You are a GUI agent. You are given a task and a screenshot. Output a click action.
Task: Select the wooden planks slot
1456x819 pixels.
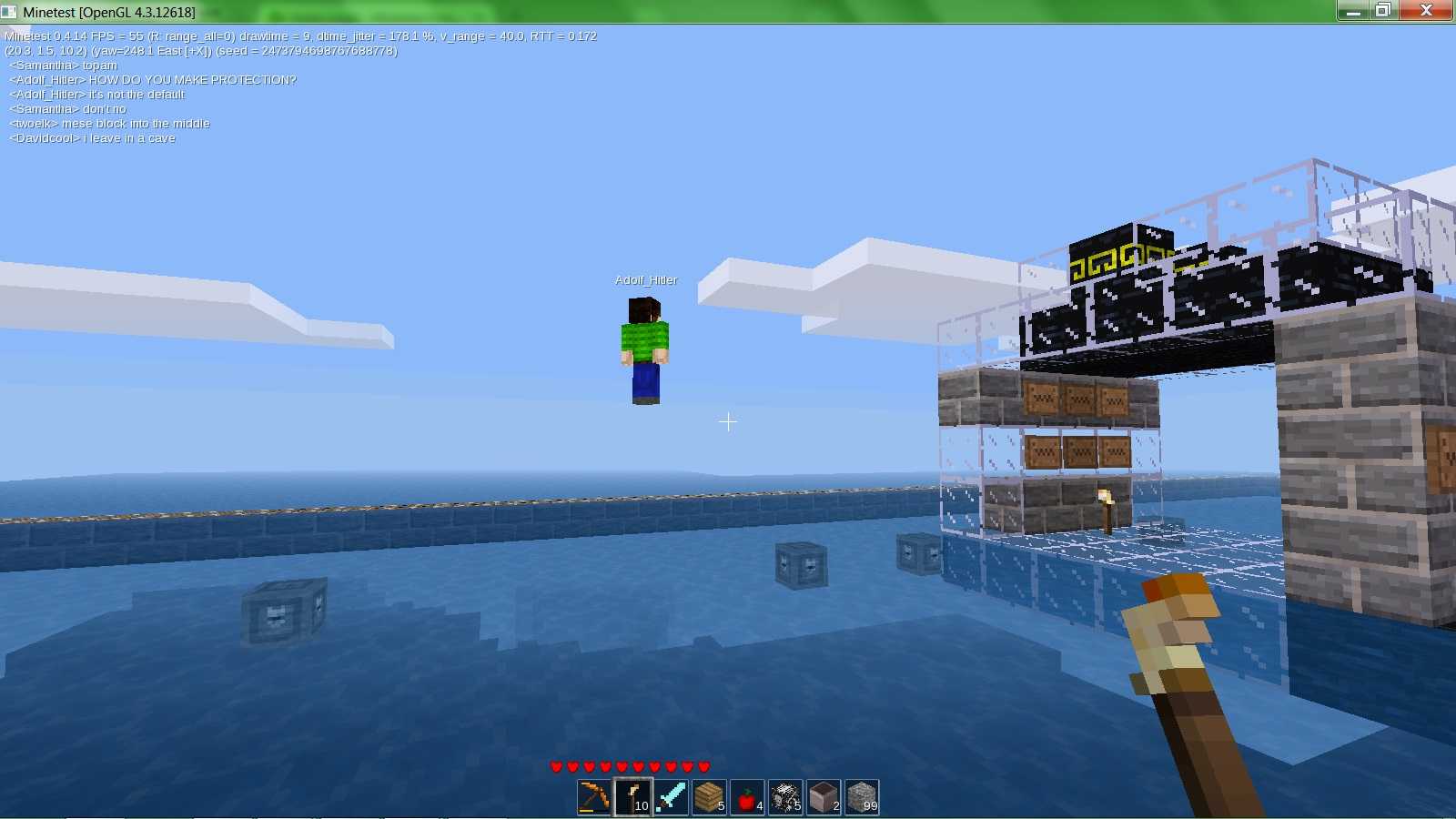(x=709, y=797)
